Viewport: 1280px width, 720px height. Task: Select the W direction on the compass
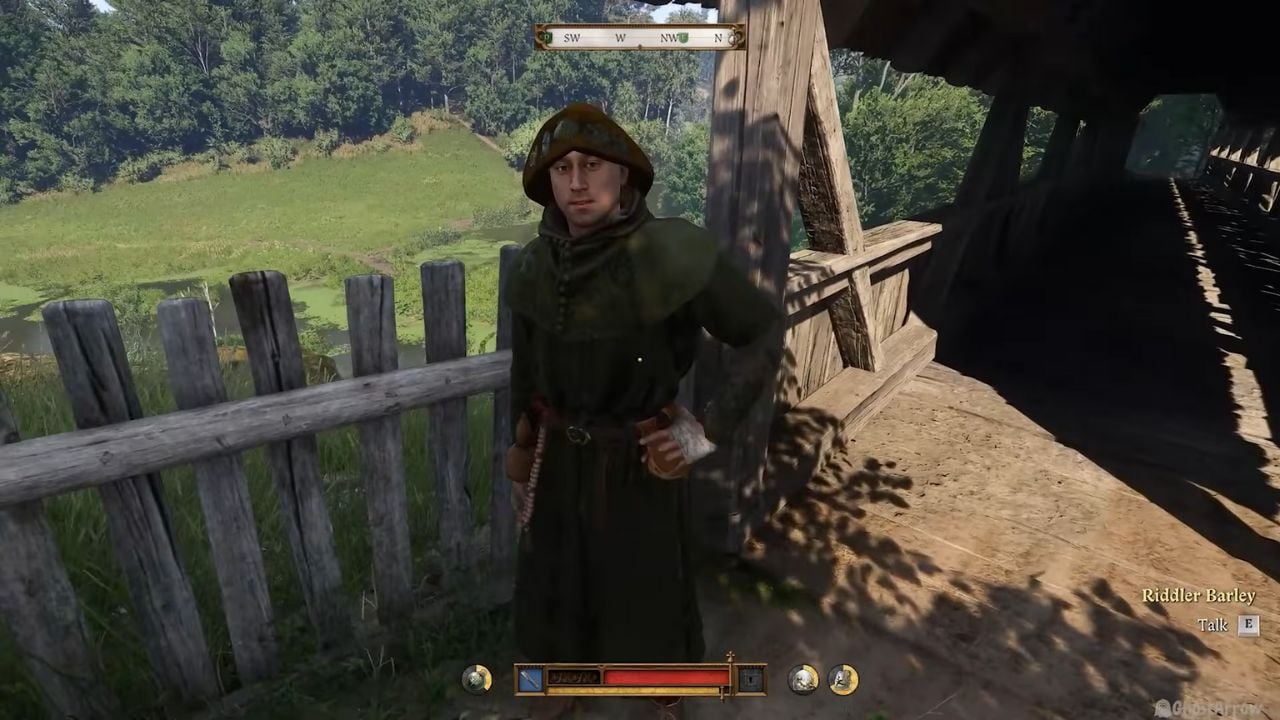620,37
